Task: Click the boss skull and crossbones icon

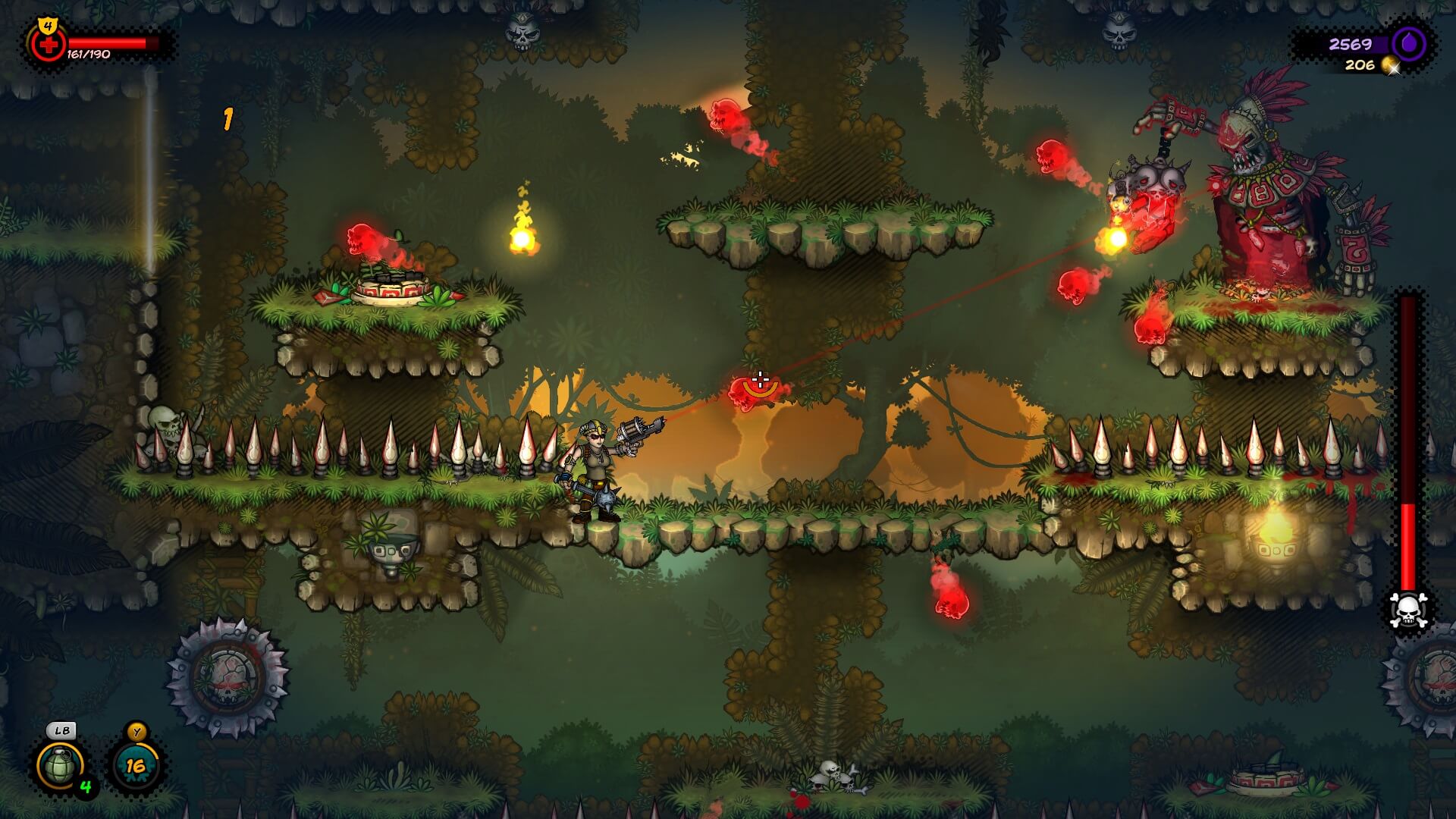Action: click(1408, 609)
